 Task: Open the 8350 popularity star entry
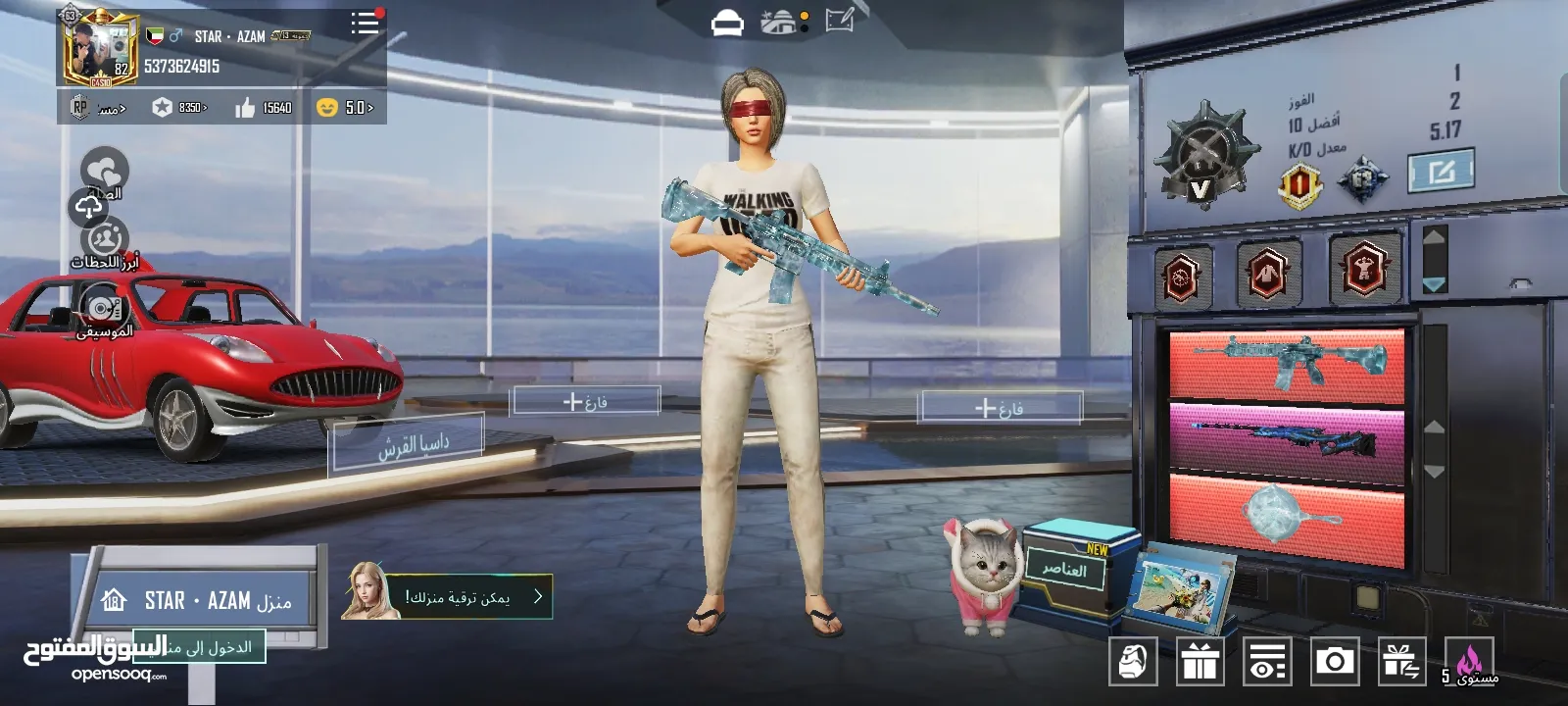coord(179,108)
